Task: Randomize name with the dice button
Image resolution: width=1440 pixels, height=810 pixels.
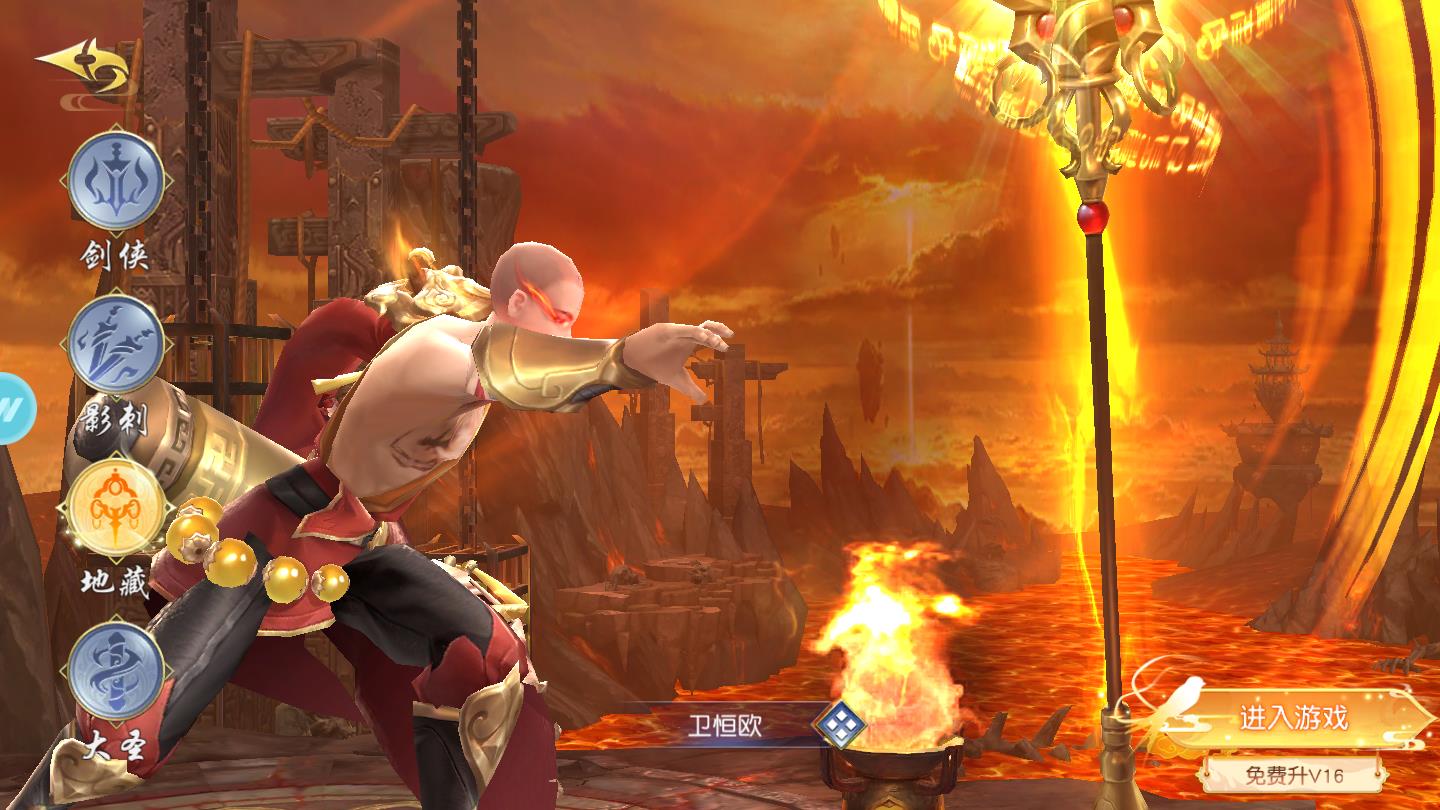Action: 838,725
